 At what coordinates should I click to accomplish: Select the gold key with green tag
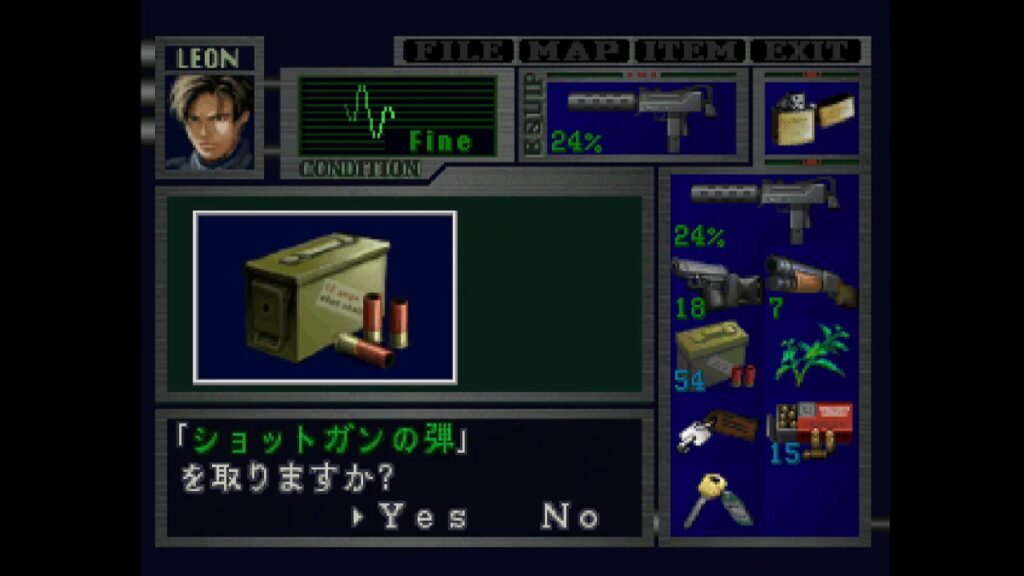click(x=715, y=497)
